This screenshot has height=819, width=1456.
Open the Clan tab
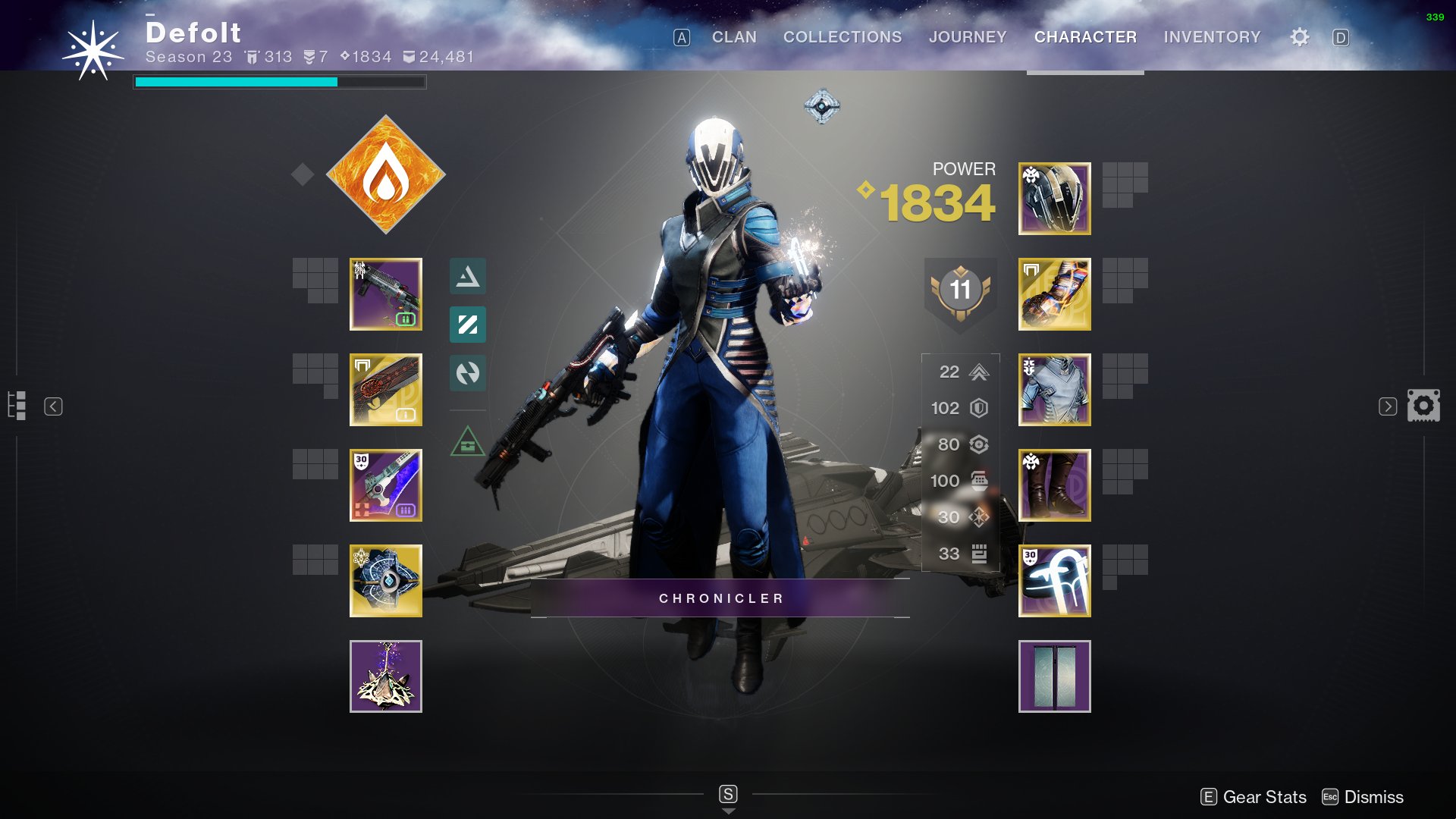coord(733,37)
